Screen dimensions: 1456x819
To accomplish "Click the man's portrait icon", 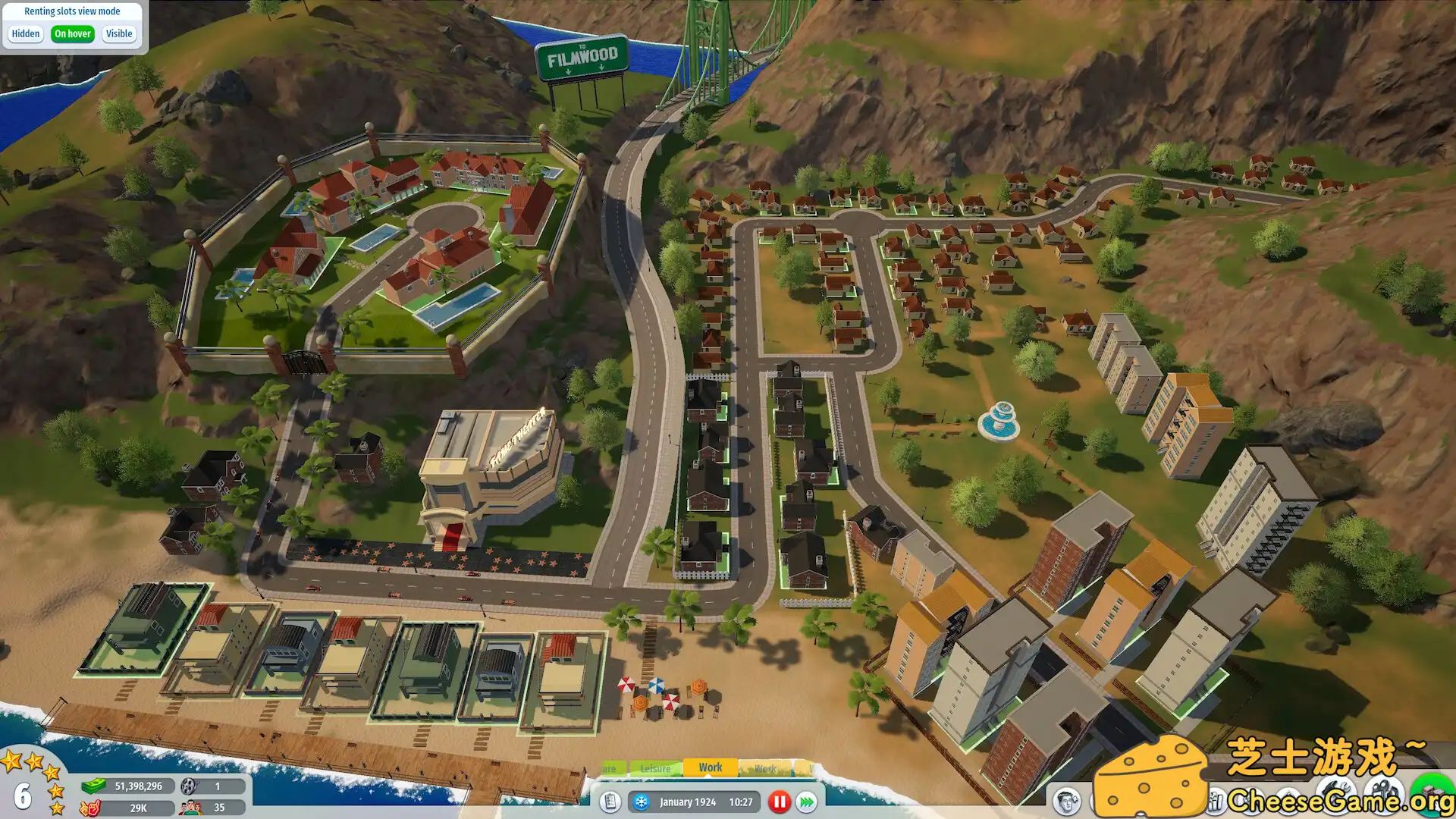I will click(x=1067, y=801).
